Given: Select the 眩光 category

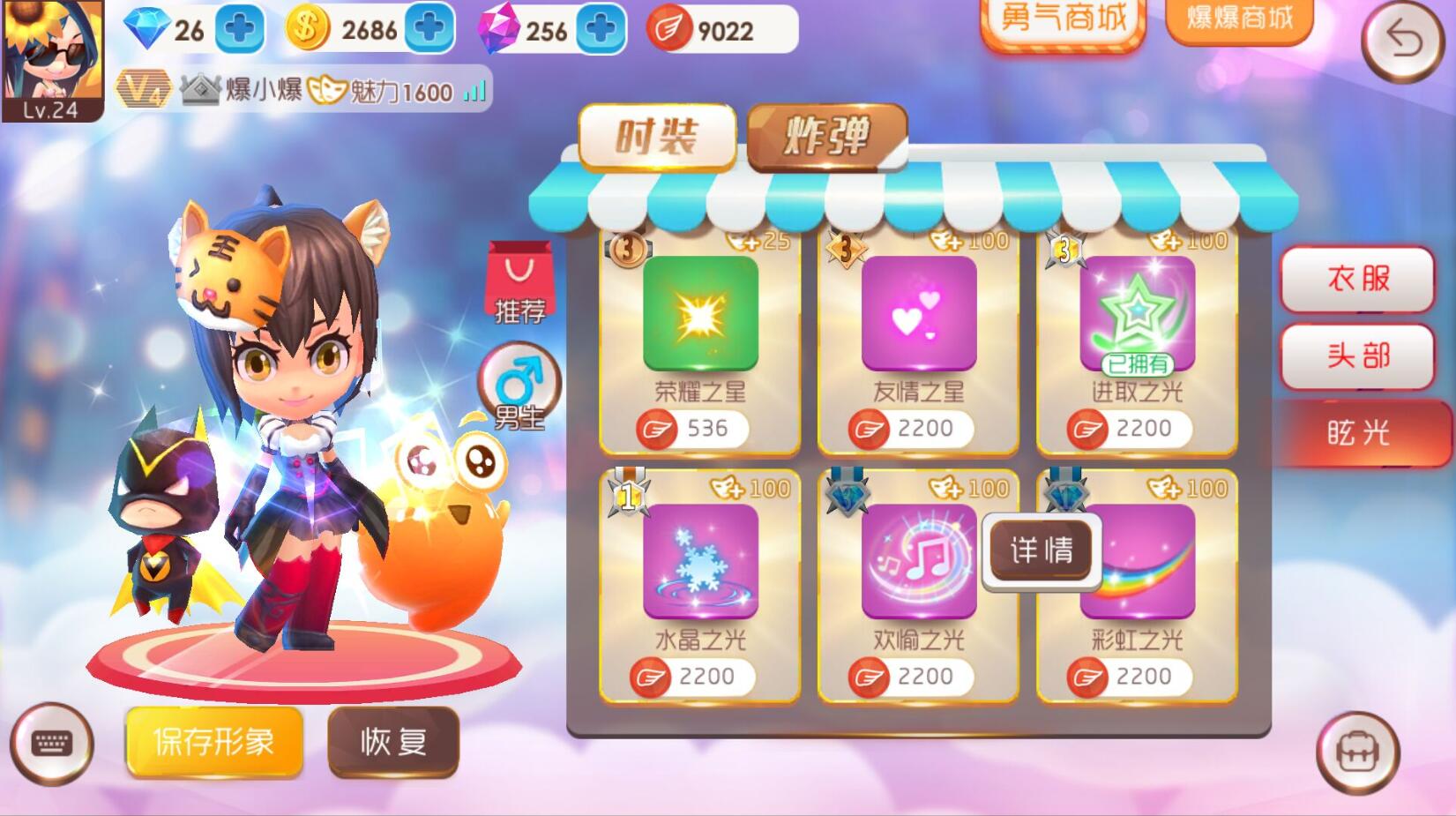Looking at the screenshot, I should [1357, 432].
